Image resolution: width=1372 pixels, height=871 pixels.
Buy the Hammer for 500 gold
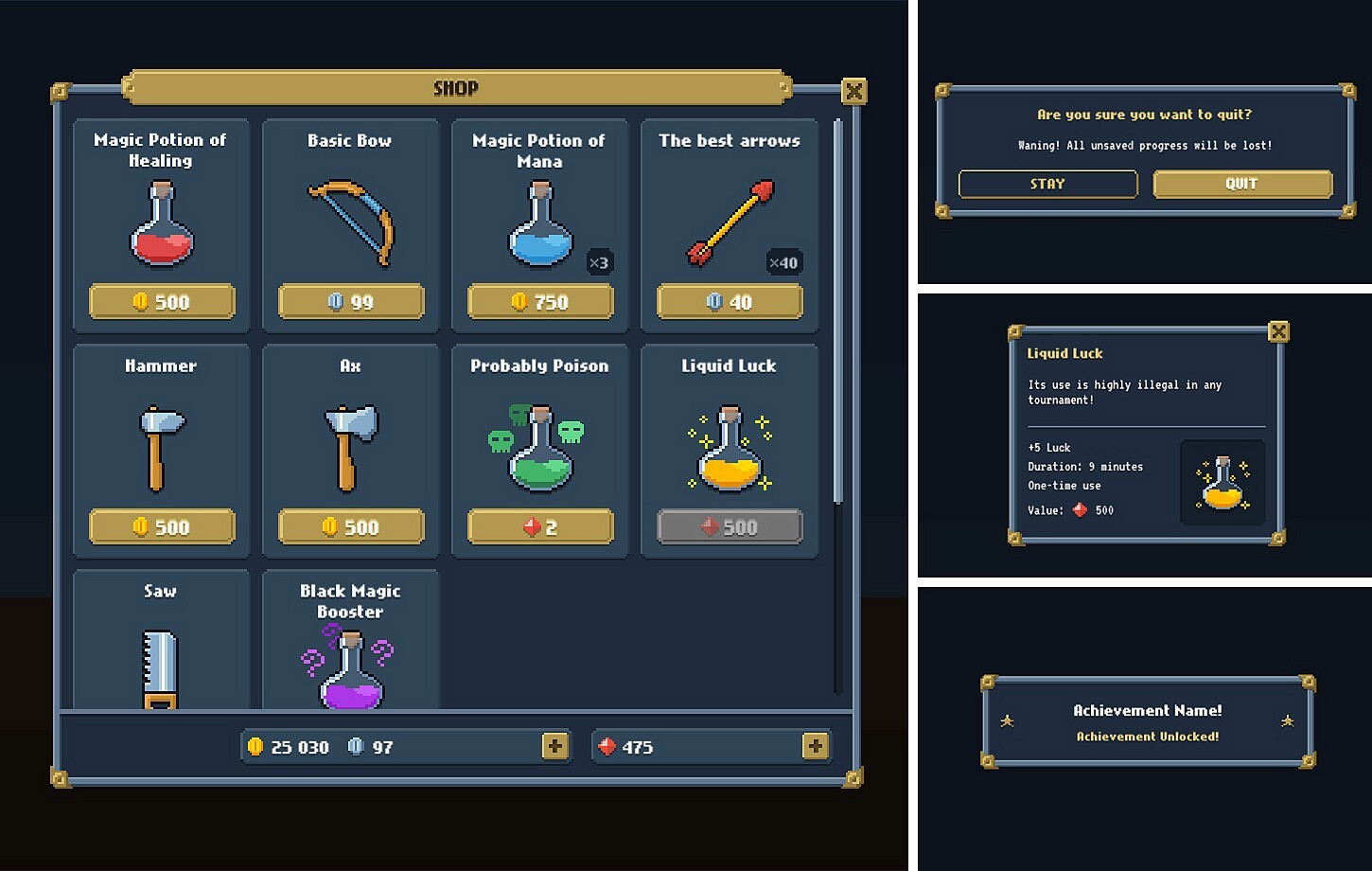[x=161, y=527]
